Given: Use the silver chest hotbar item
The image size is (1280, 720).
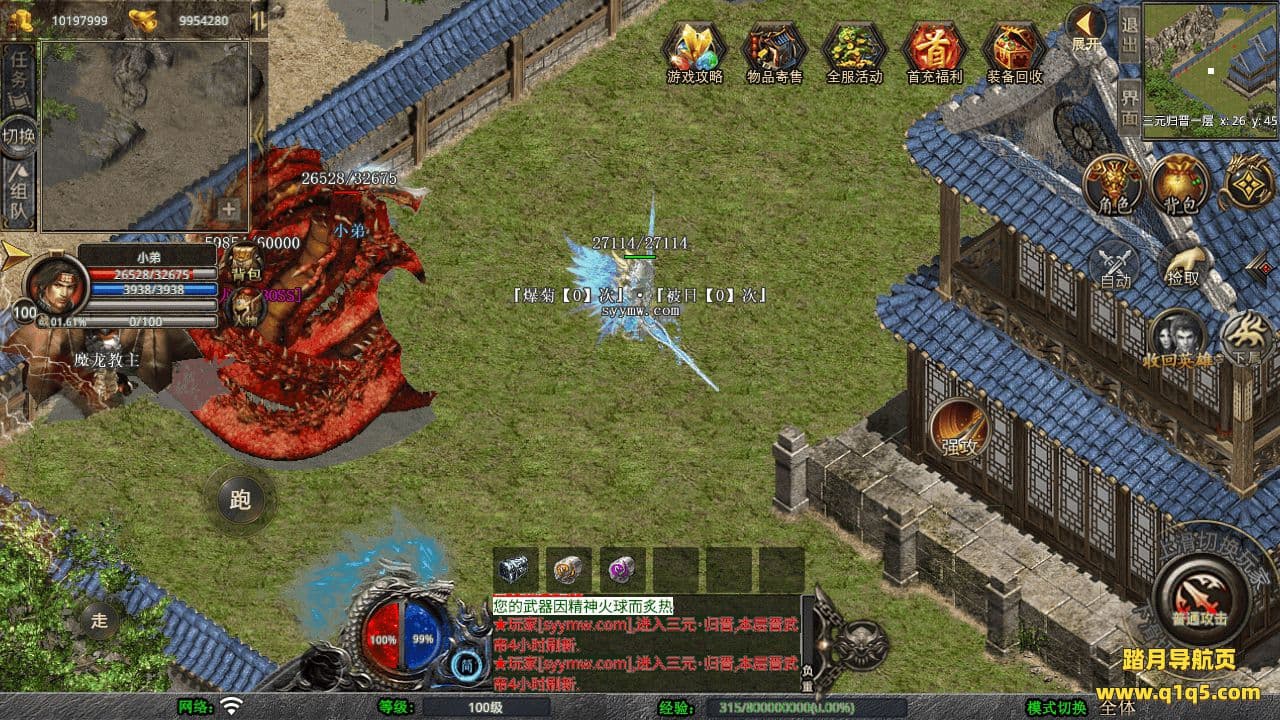Looking at the screenshot, I should tap(515, 569).
